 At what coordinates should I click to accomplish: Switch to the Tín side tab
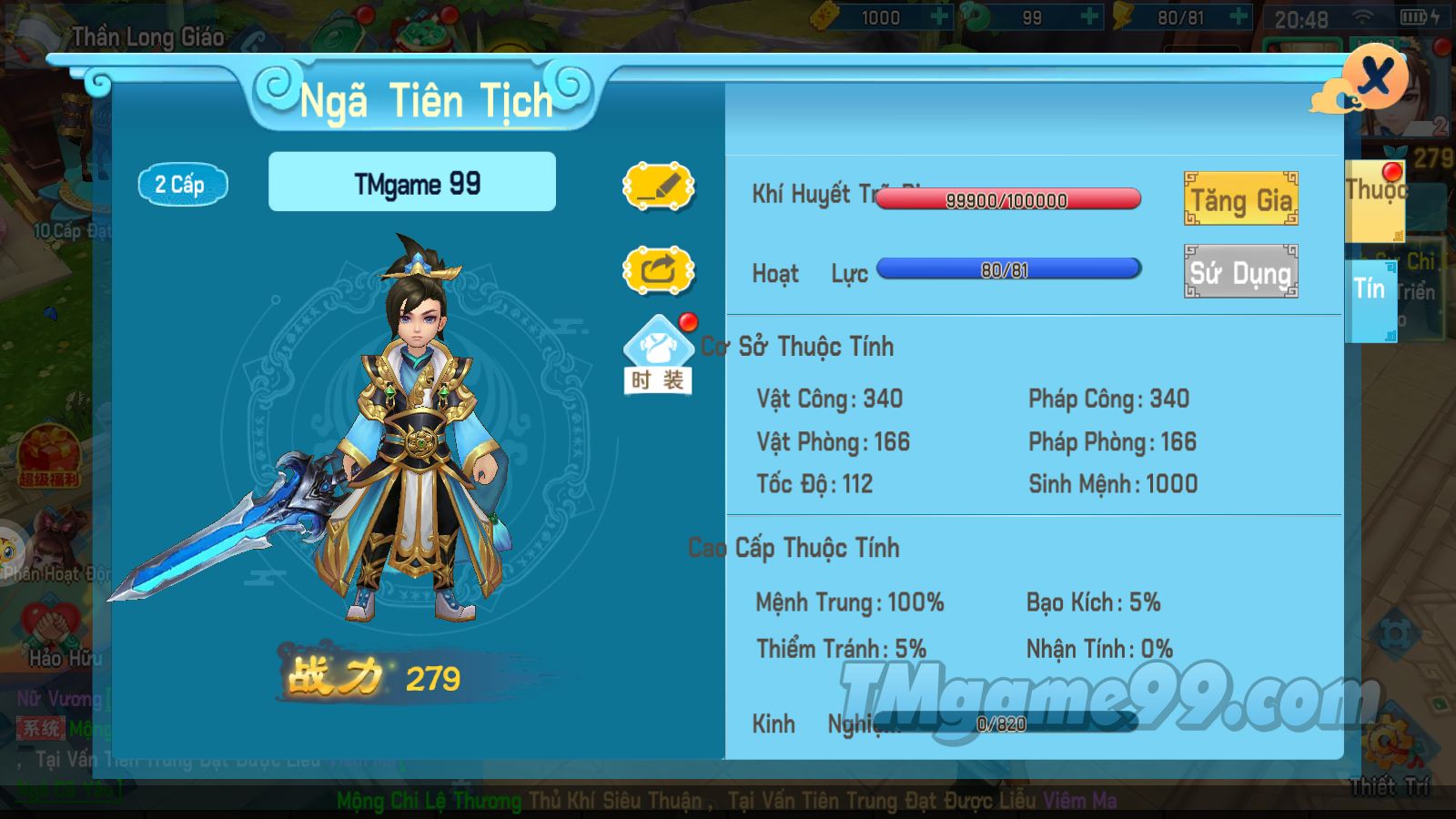coord(1370,300)
